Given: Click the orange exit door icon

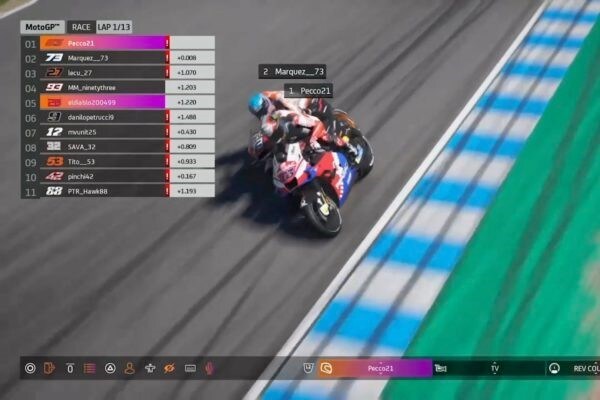Looking at the screenshot, I should point(49,368).
